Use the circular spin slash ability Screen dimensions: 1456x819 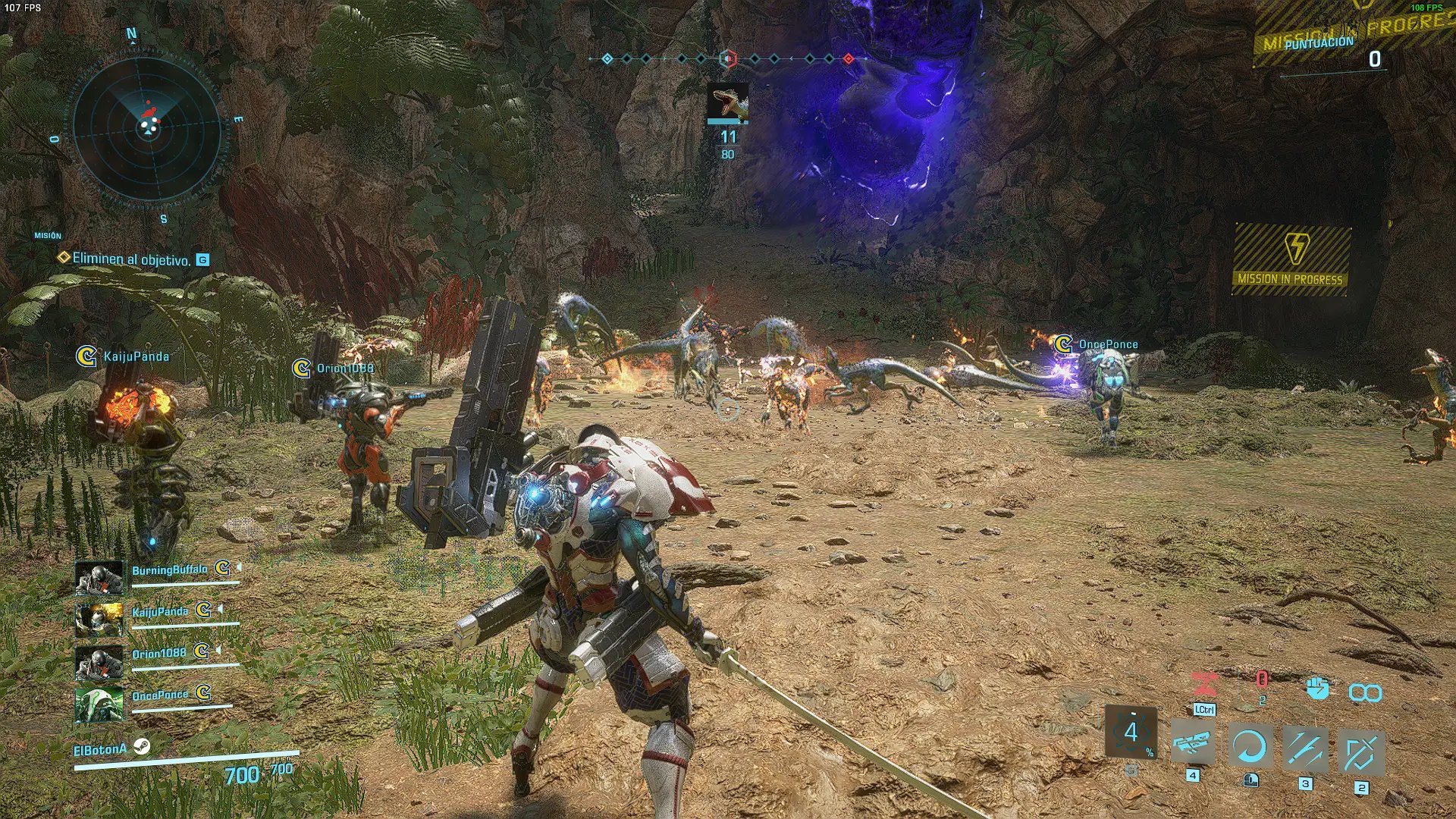1250,747
